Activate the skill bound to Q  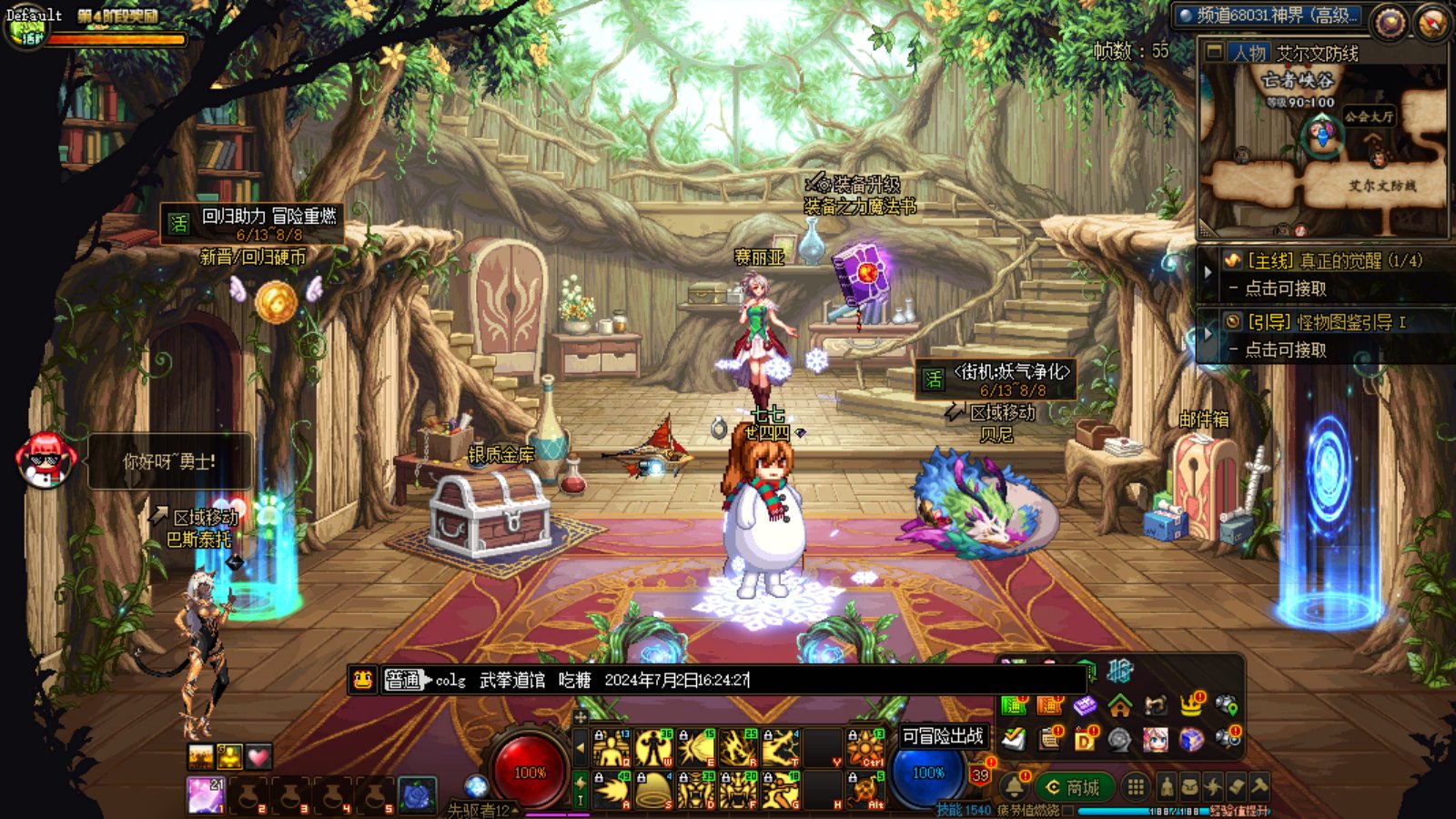pyautogui.click(x=612, y=748)
